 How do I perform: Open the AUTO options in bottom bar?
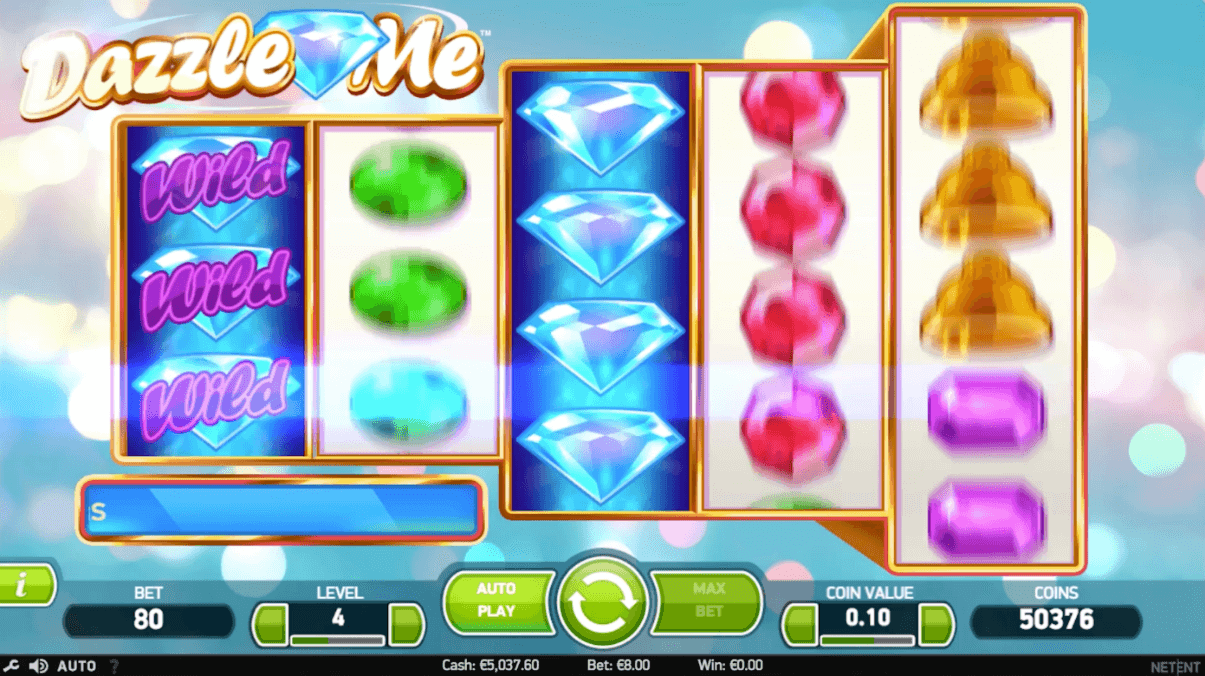pyautogui.click(x=77, y=665)
